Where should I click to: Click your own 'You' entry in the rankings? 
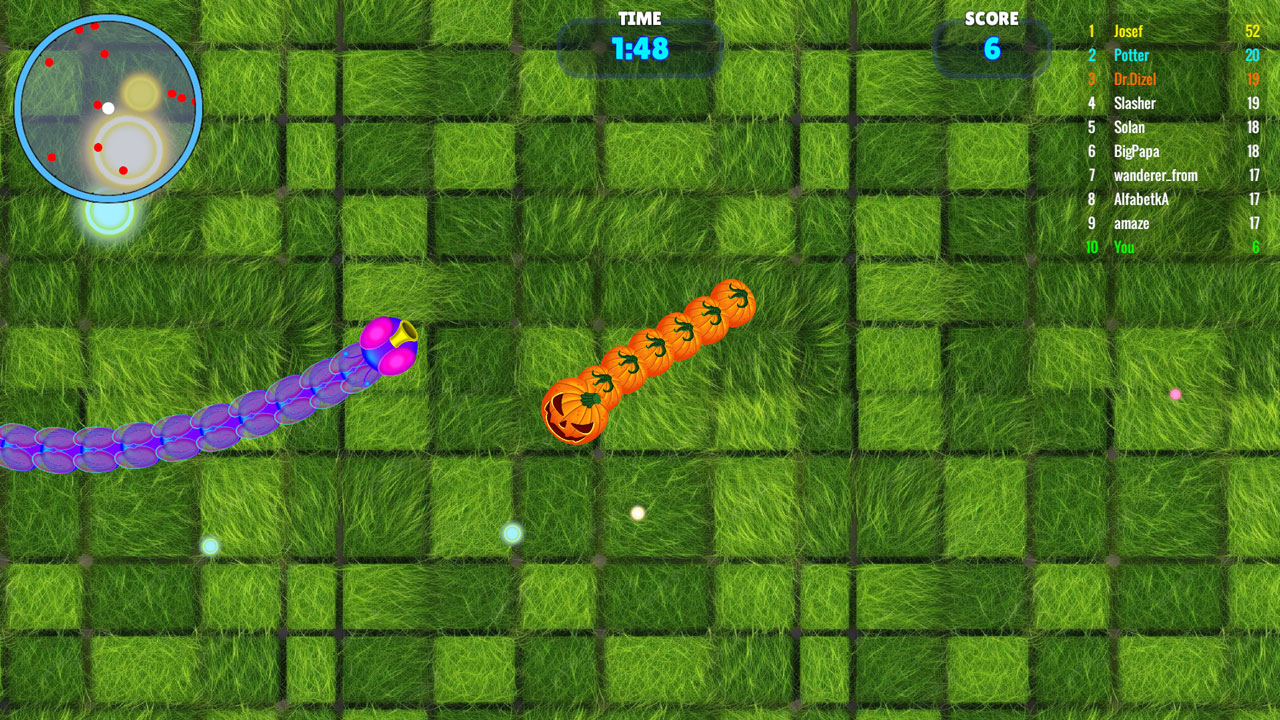click(1123, 247)
